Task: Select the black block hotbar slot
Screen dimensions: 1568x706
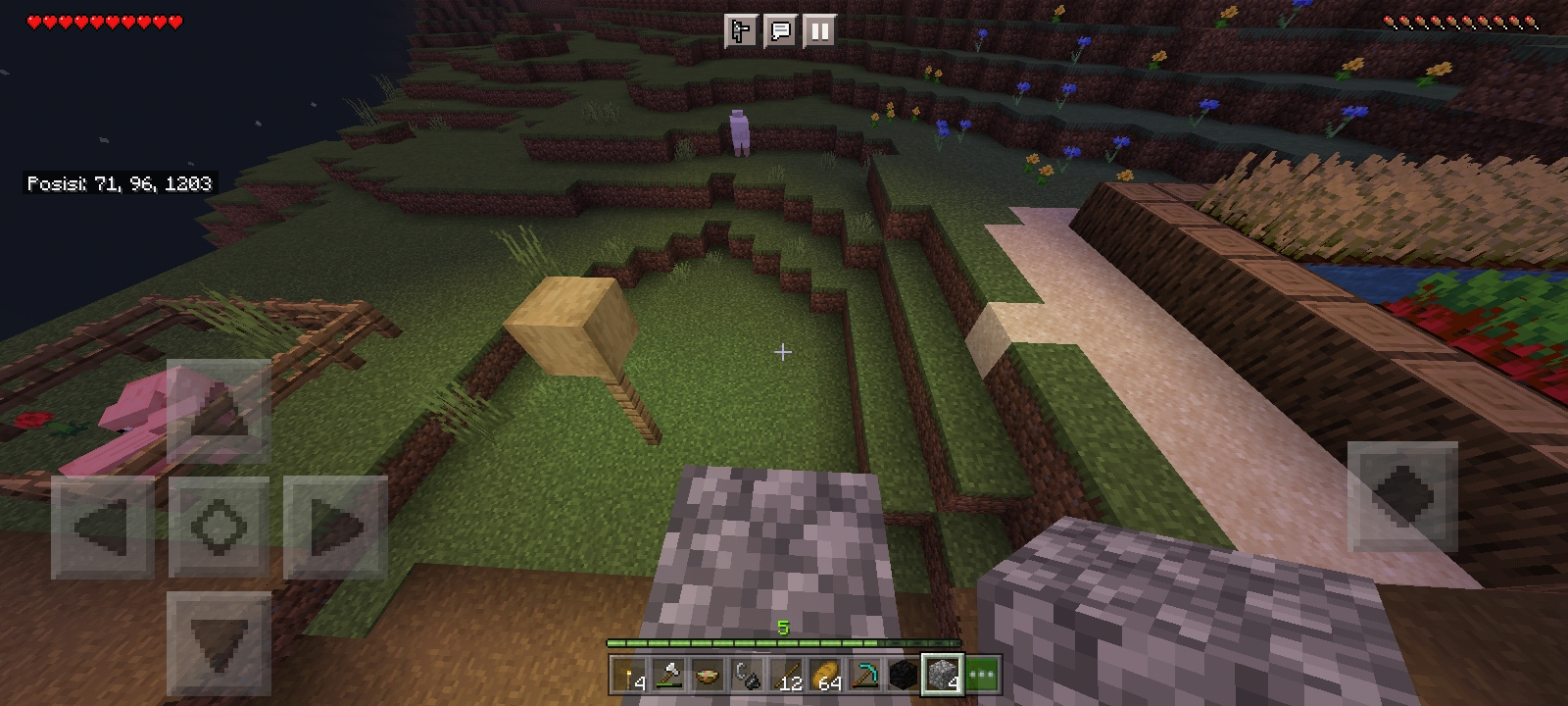Action: (904, 676)
